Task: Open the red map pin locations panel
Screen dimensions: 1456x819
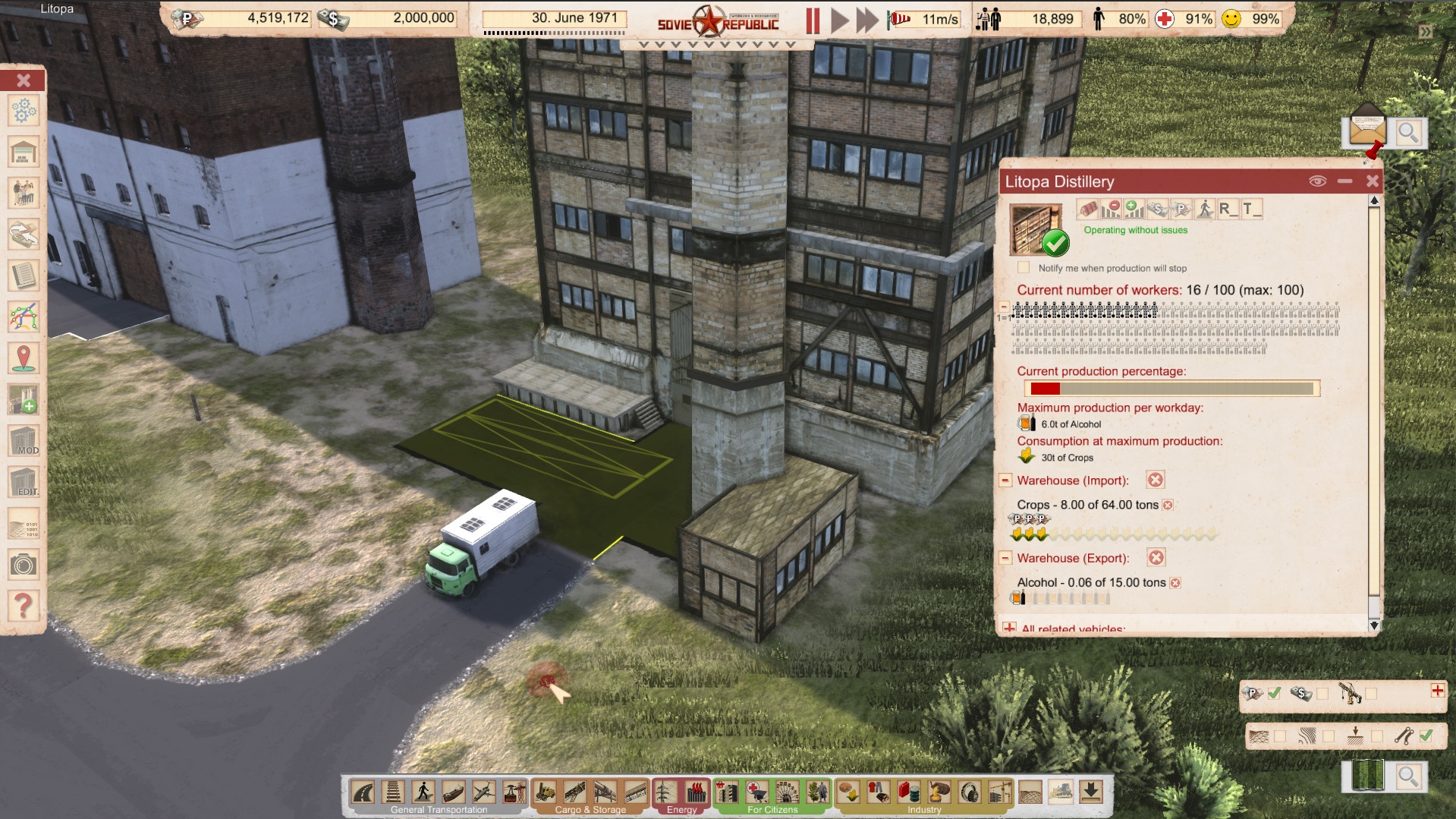Action: [x=24, y=358]
